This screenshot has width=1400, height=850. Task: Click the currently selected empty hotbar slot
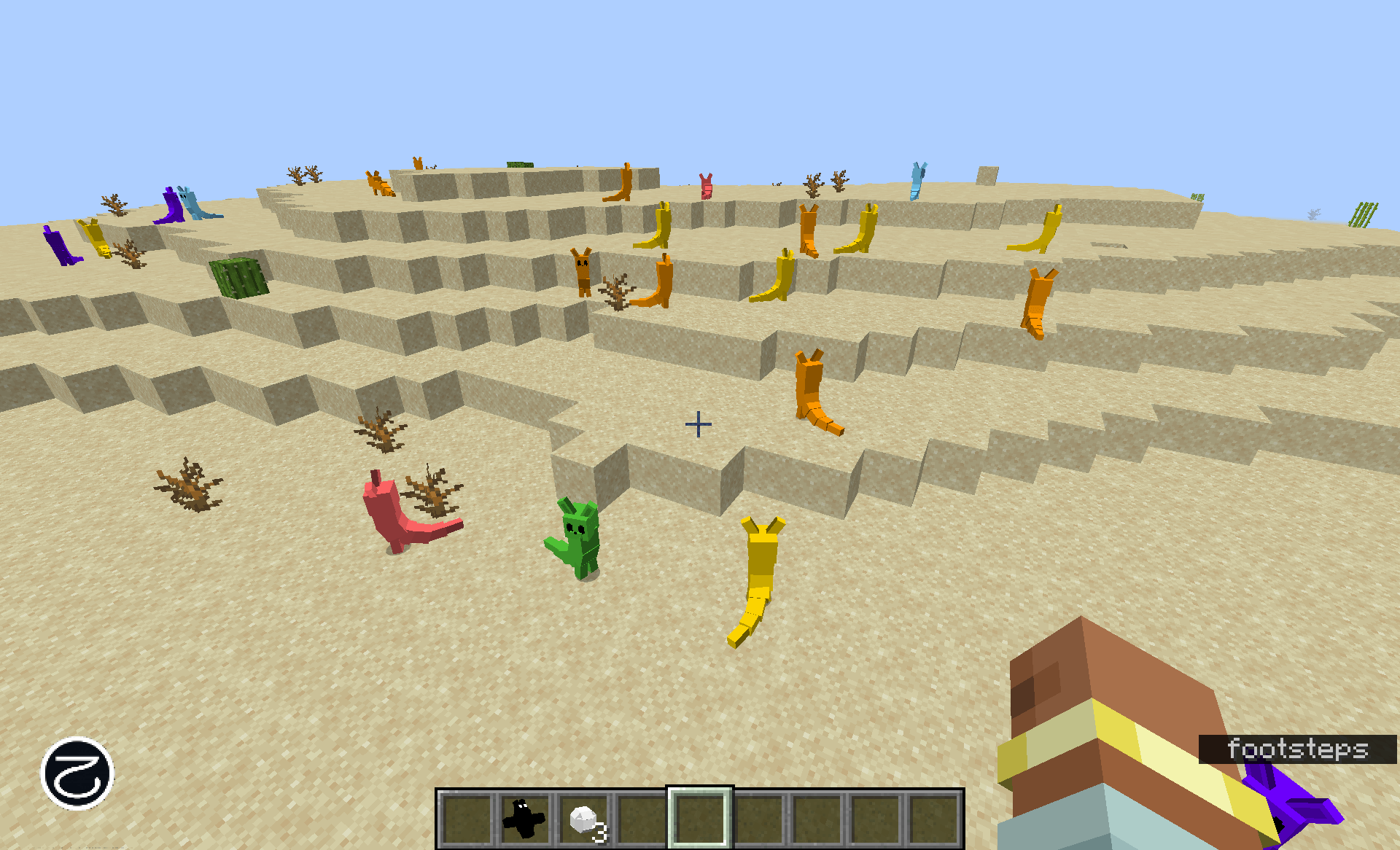[700, 816]
